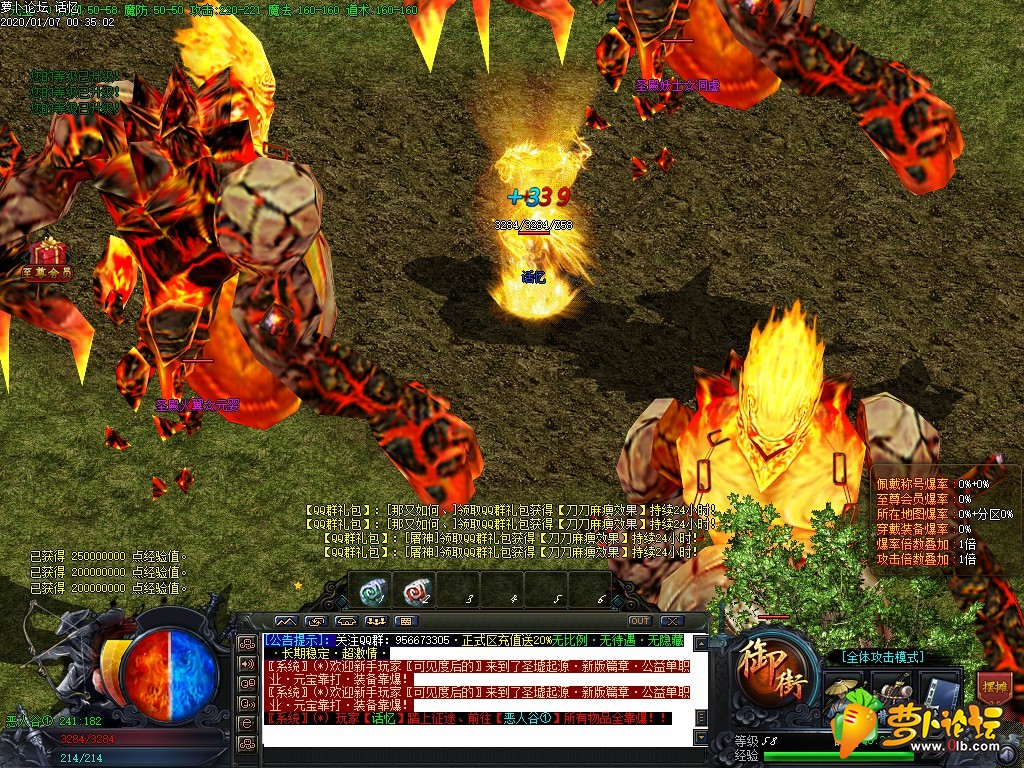This screenshot has height=768, width=1024.
Task: Click the mountain-shaped button above the chat
Action: 285,621
